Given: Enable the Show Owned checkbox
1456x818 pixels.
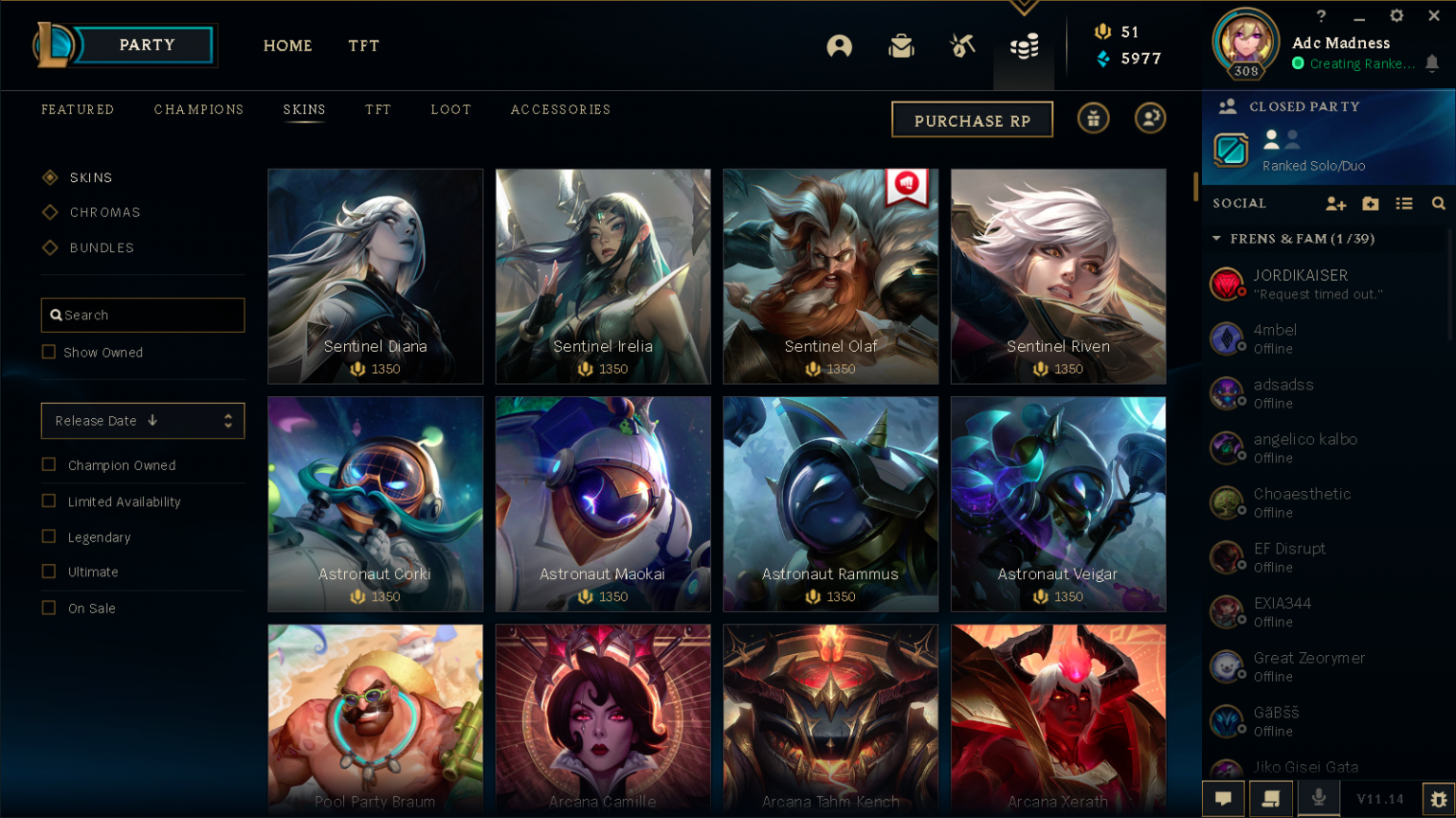Looking at the screenshot, I should point(48,352).
